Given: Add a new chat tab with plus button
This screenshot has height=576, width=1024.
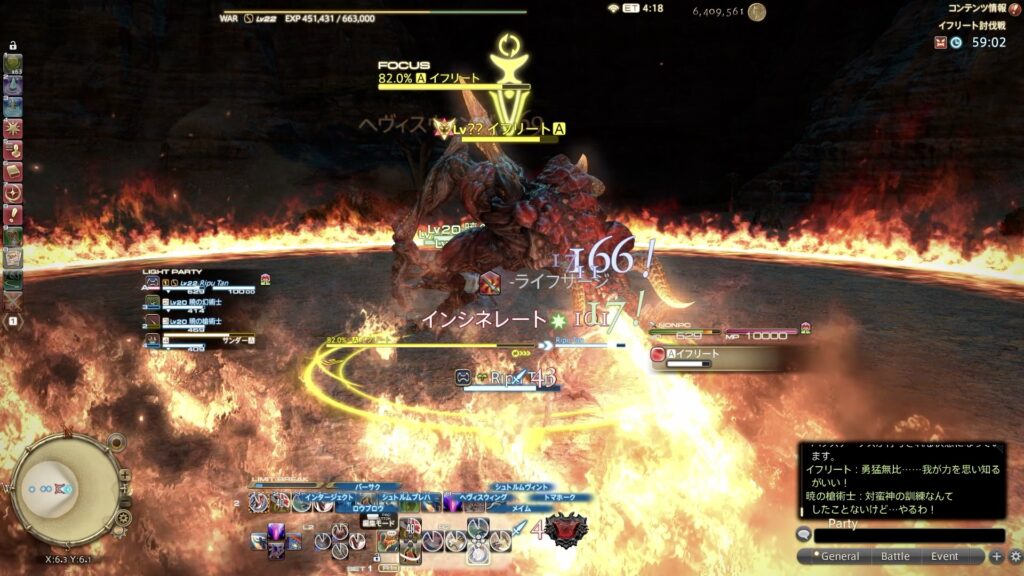Looking at the screenshot, I should (996, 556).
